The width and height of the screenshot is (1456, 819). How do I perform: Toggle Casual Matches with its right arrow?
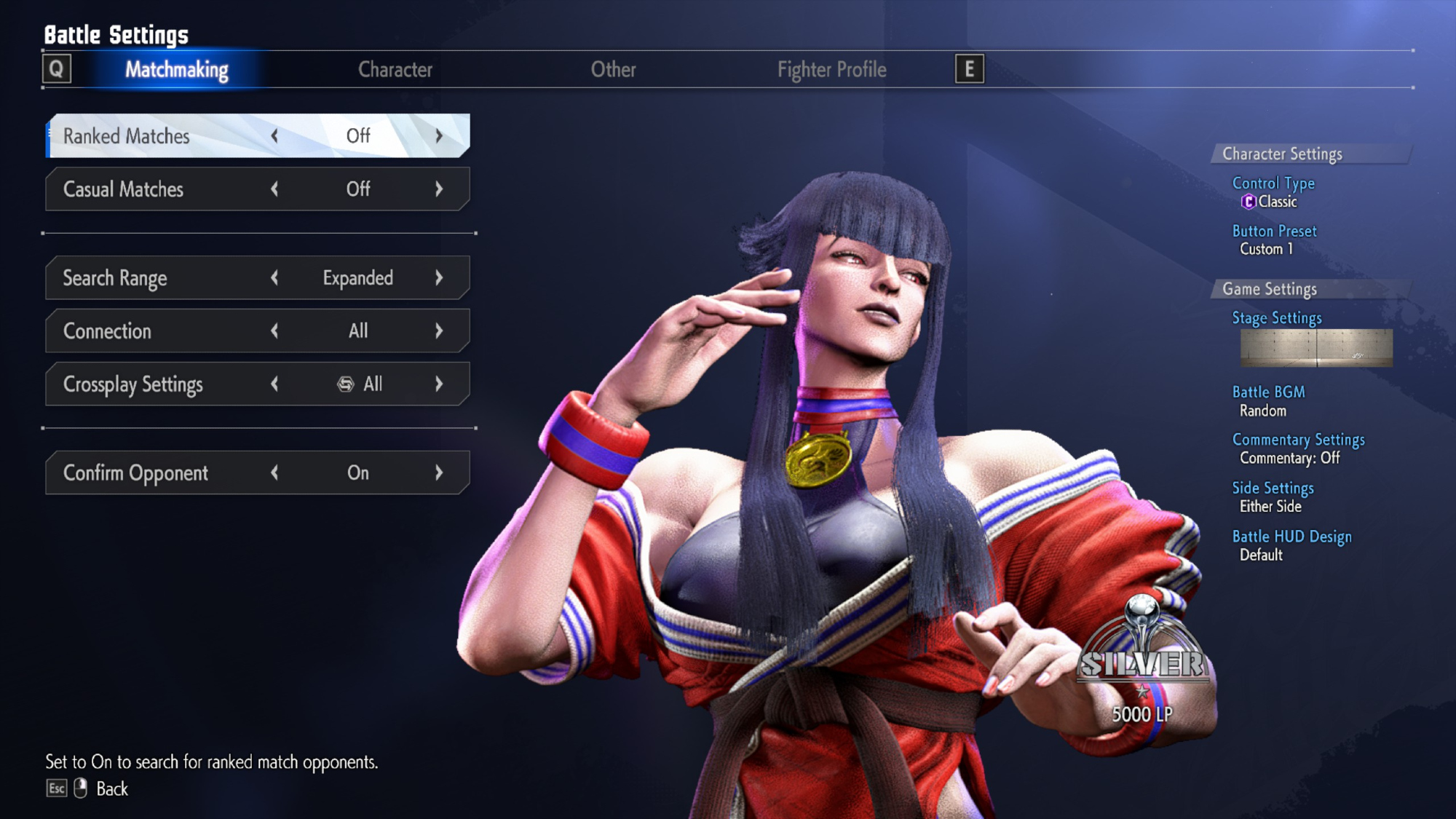(439, 189)
